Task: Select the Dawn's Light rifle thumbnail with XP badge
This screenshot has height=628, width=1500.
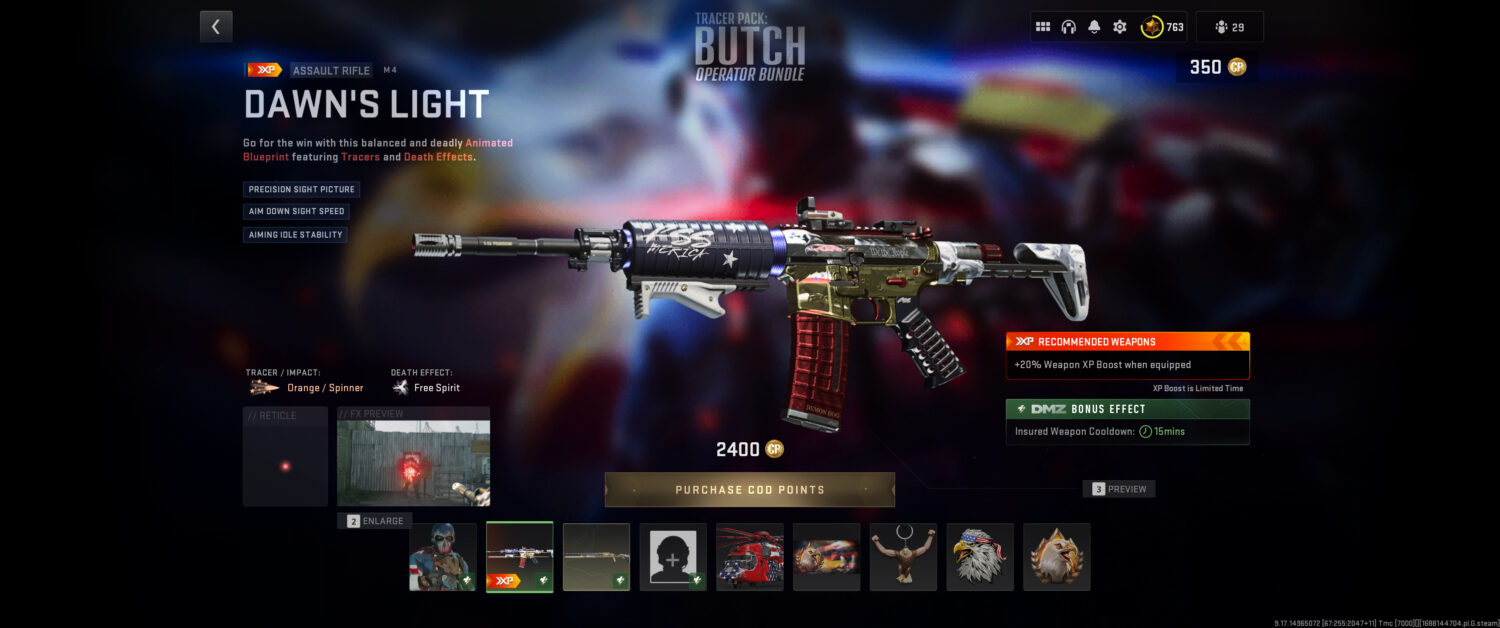Action: [x=520, y=557]
